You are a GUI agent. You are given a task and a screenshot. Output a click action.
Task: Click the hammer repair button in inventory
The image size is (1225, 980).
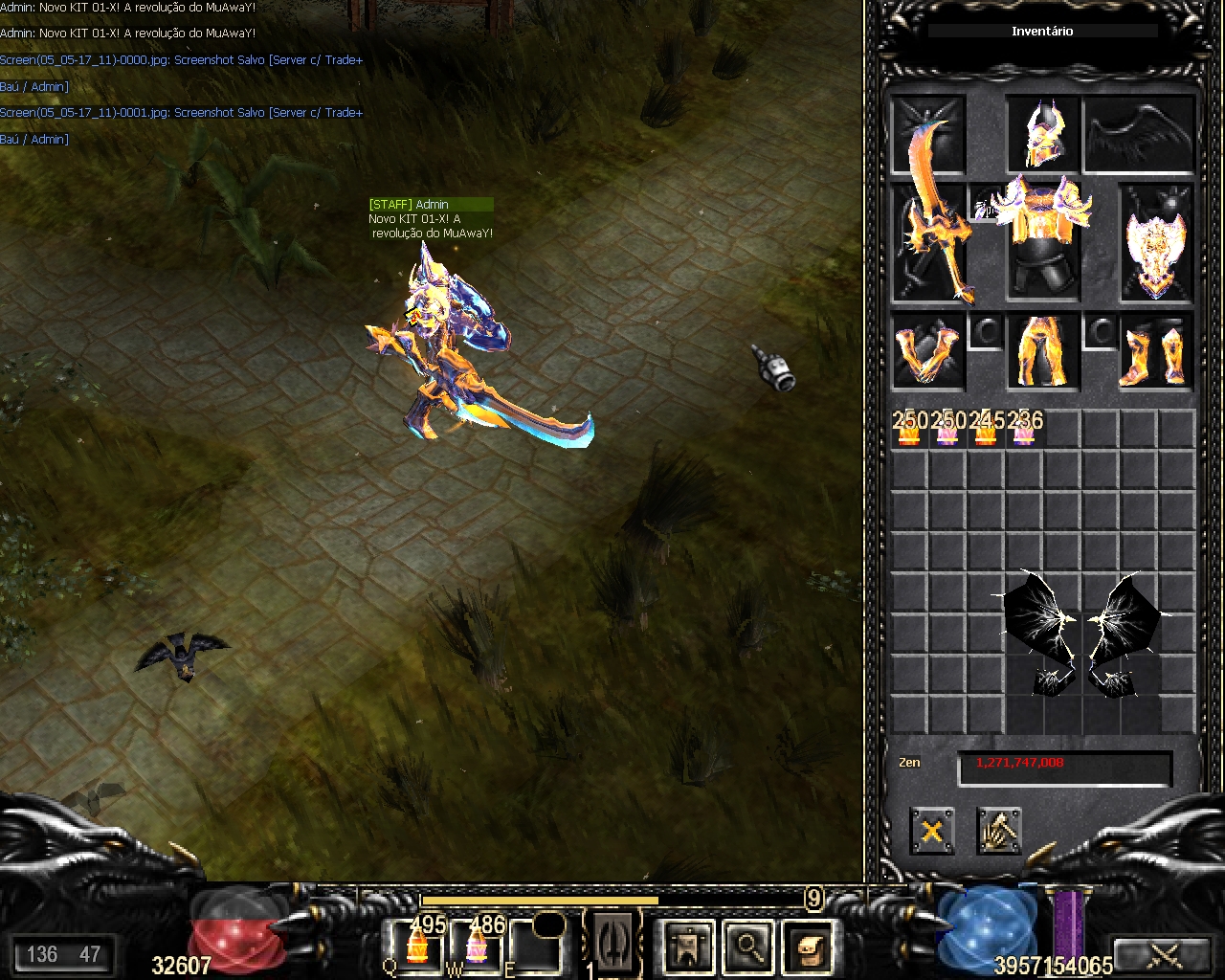tap(998, 830)
